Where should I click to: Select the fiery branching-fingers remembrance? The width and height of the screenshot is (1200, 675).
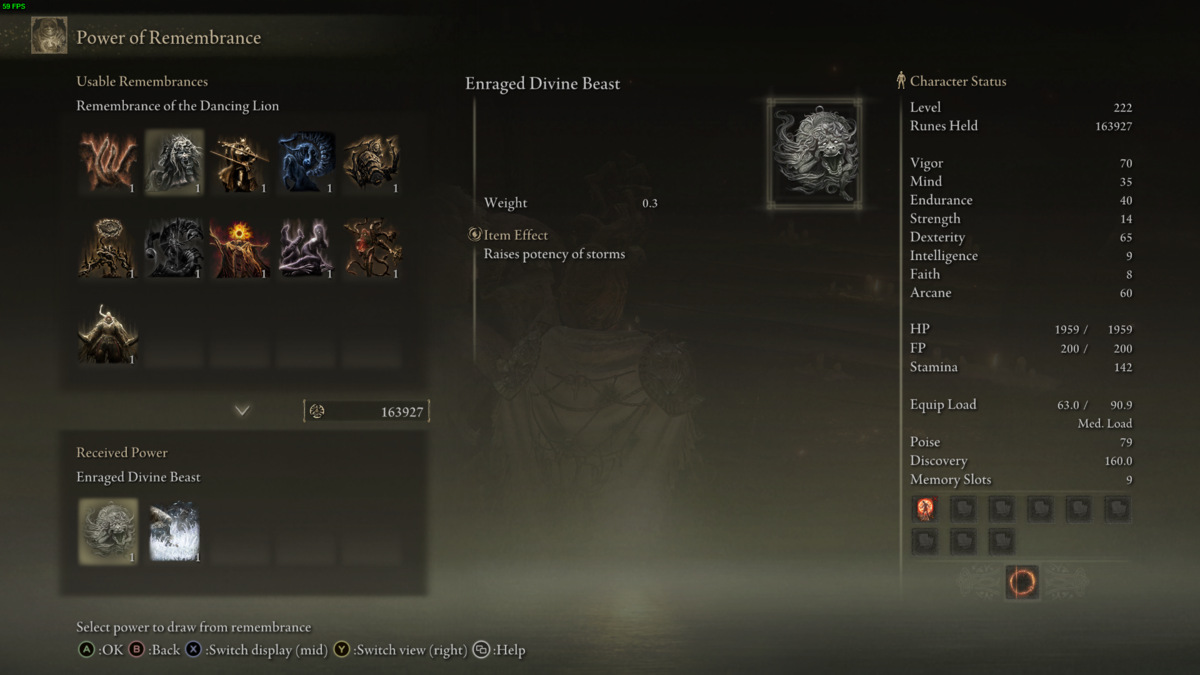(x=108, y=161)
